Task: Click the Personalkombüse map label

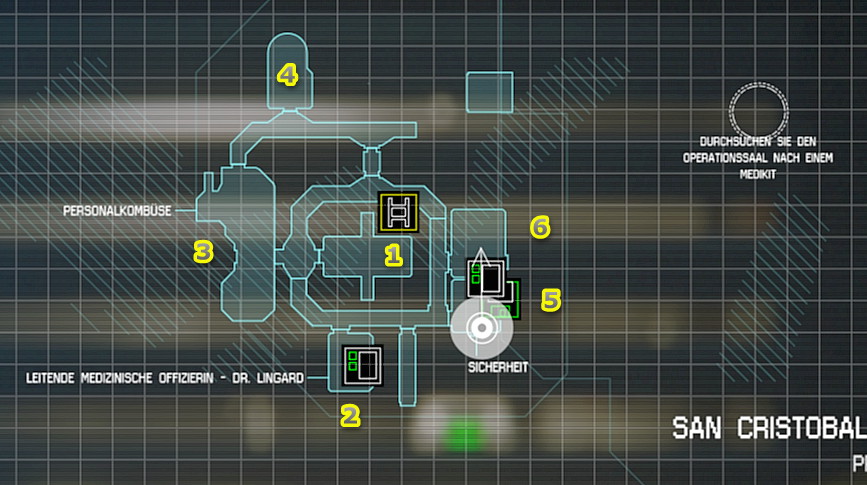Action: [117, 211]
